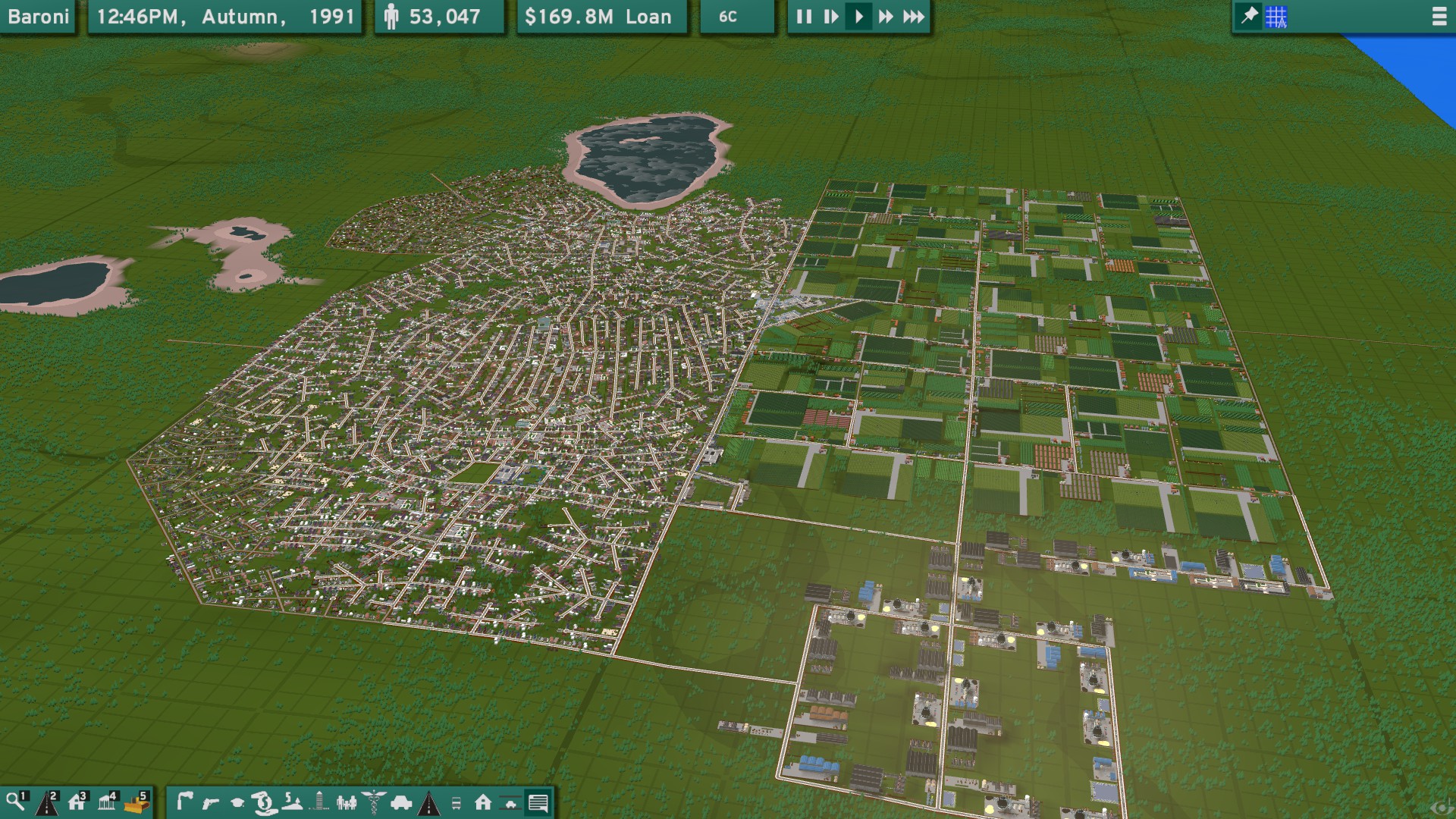Toggle the blue grid overlay
This screenshot has width=1456, height=819.
pyautogui.click(x=1276, y=16)
